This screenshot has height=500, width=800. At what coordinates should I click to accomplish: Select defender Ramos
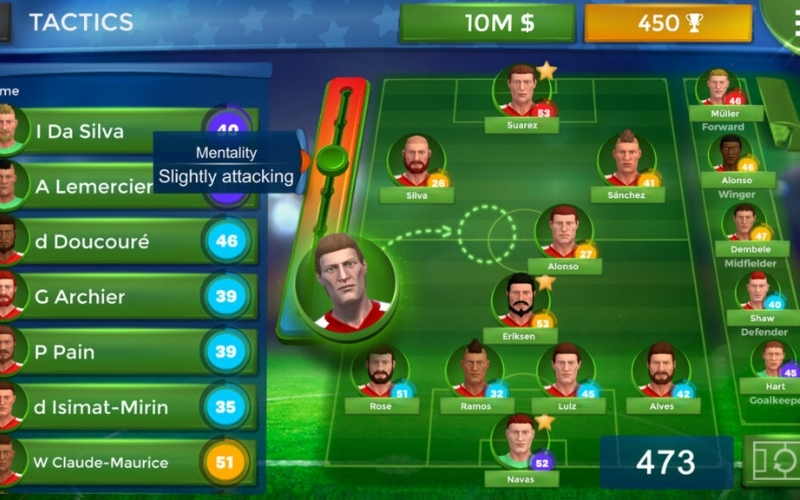pyautogui.click(x=475, y=374)
